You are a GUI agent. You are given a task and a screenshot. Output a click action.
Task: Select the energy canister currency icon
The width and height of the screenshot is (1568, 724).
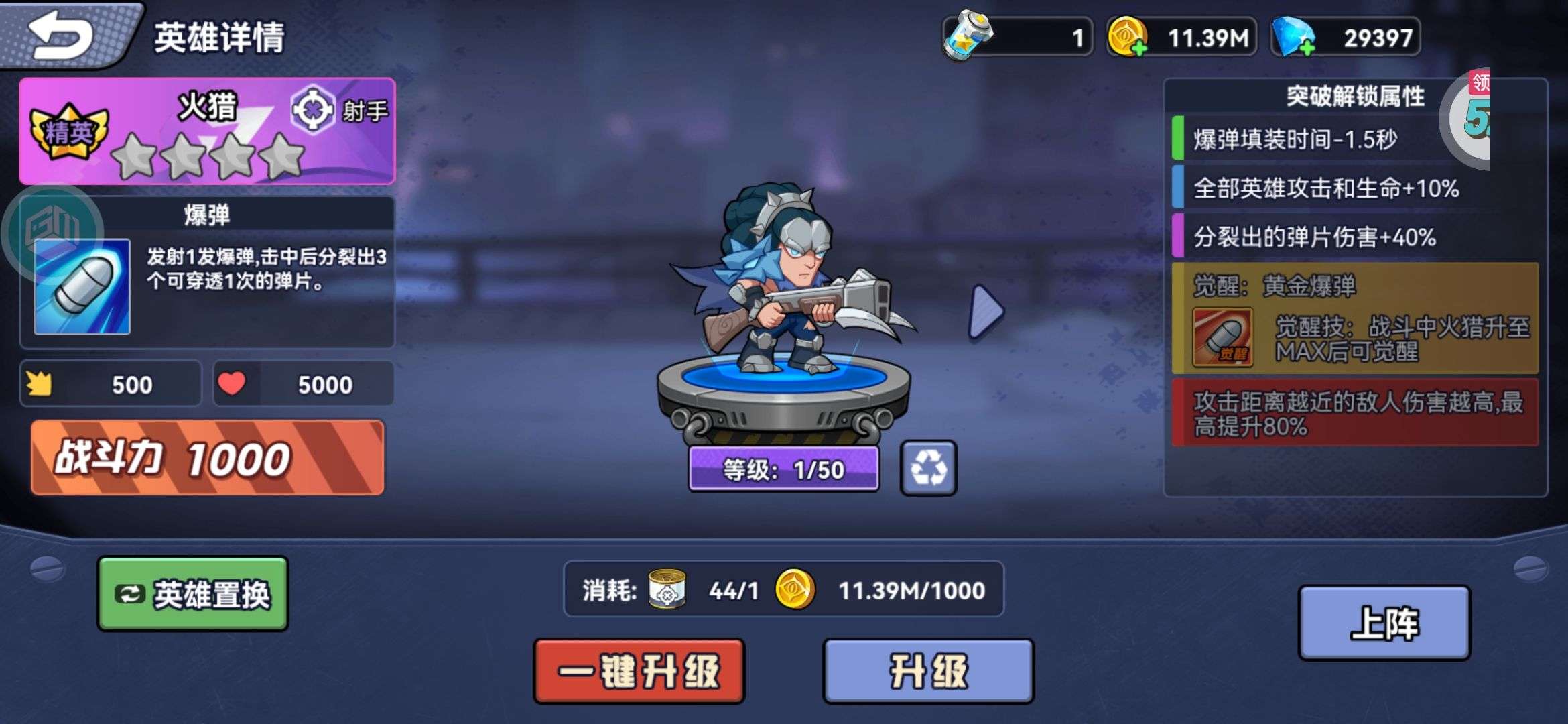[x=966, y=36]
